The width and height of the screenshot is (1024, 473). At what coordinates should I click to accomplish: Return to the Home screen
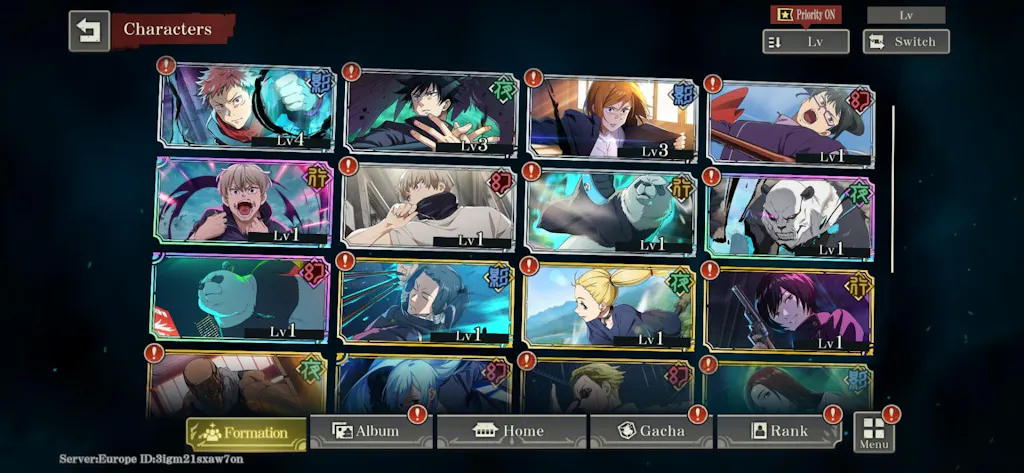coord(511,431)
